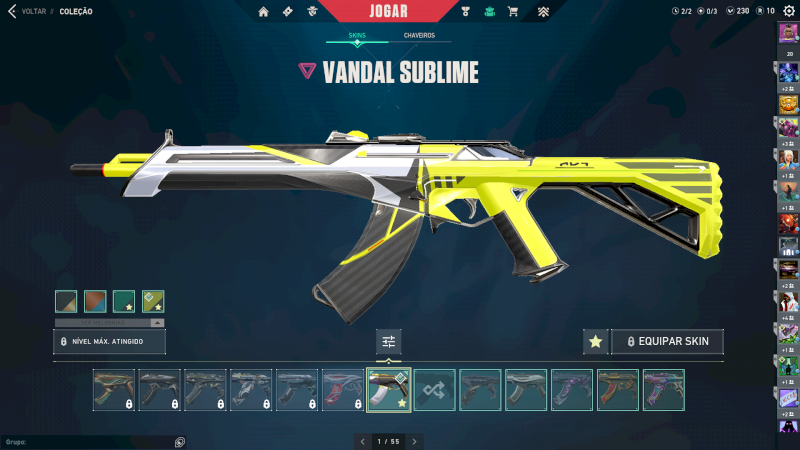Select the Skins tab
Screen dimensions: 800x450
(357, 35)
